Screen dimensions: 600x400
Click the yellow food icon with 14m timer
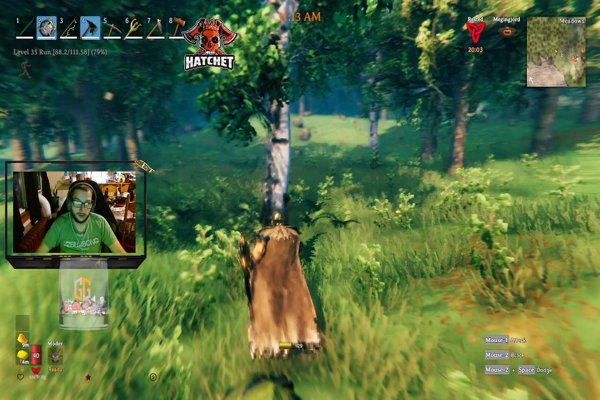pos(23,355)
